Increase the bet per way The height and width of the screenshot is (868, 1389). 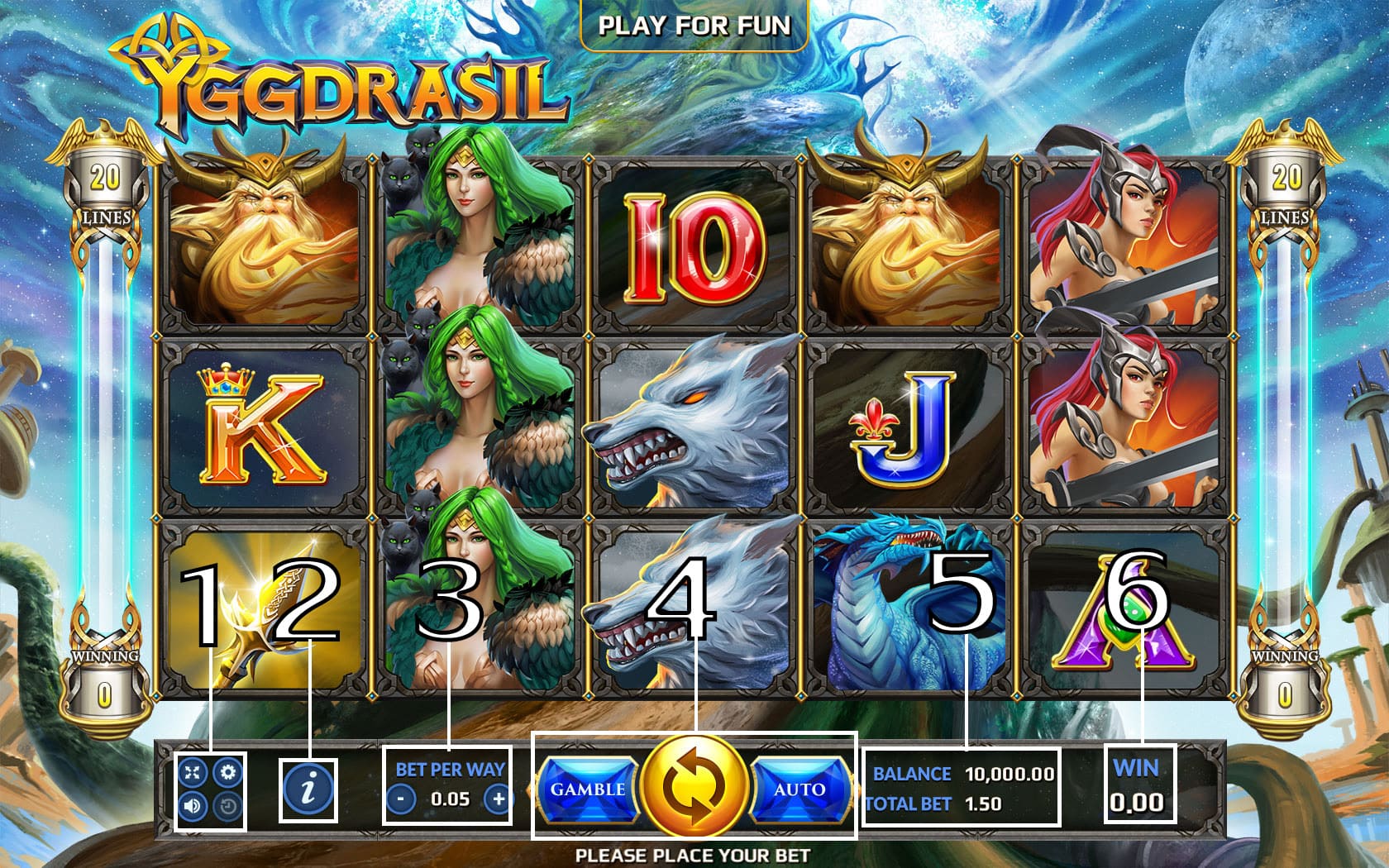(497, 800)
